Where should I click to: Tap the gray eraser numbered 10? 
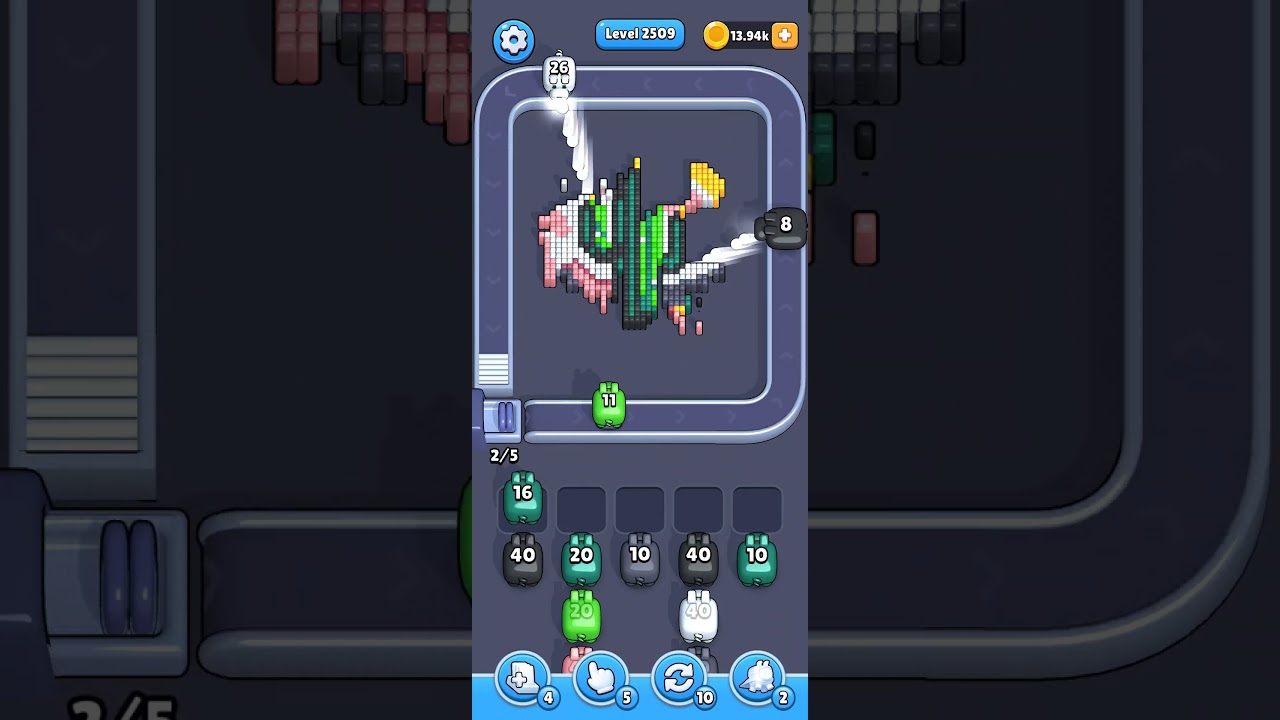click(640, 556)
